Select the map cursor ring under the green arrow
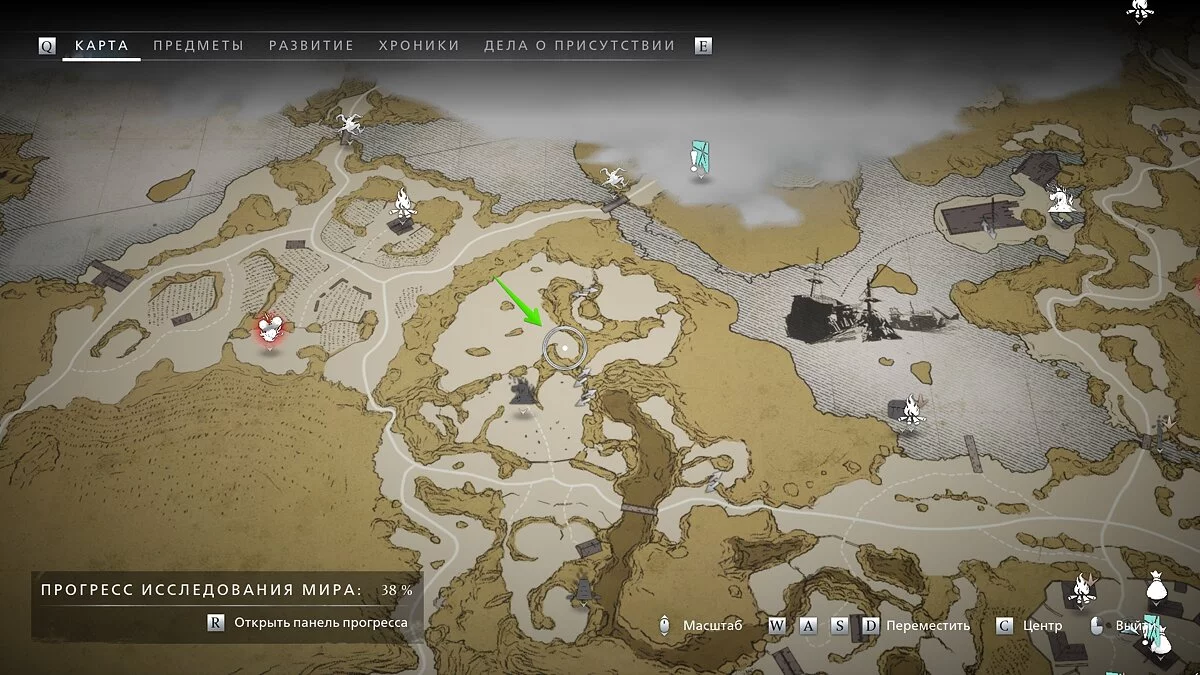The width and height of the screenshot is (1200, 675). pyautogui.click(x=564, y=347)
